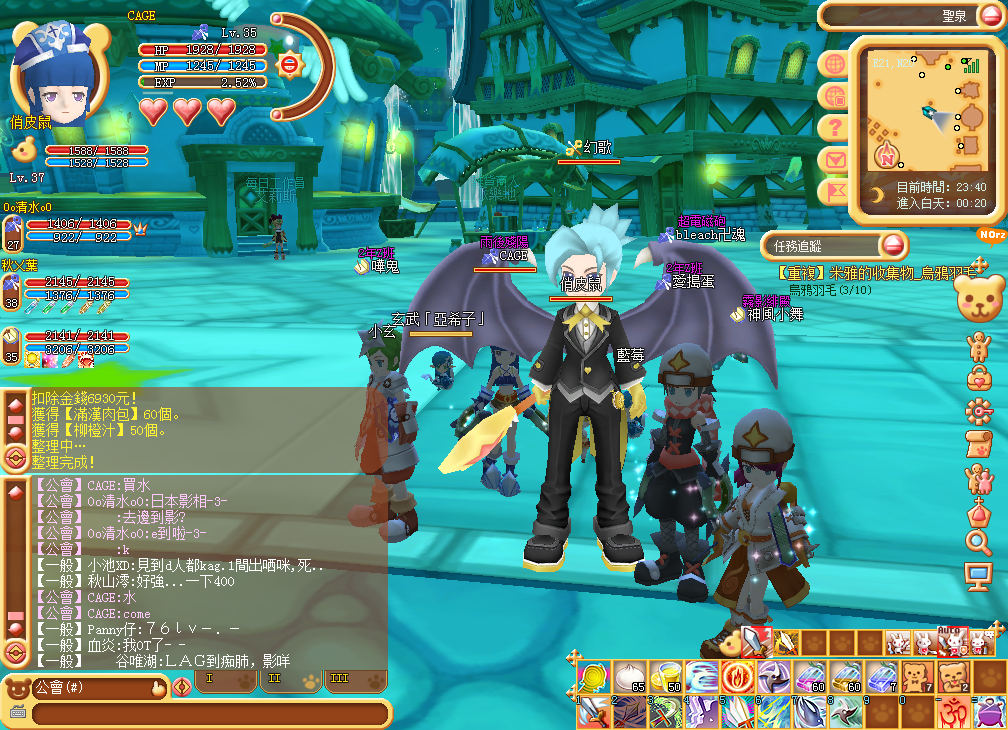The image size is (1008, 730).
Task: Switch to chat tab III
Action: [x=340, y=680]
